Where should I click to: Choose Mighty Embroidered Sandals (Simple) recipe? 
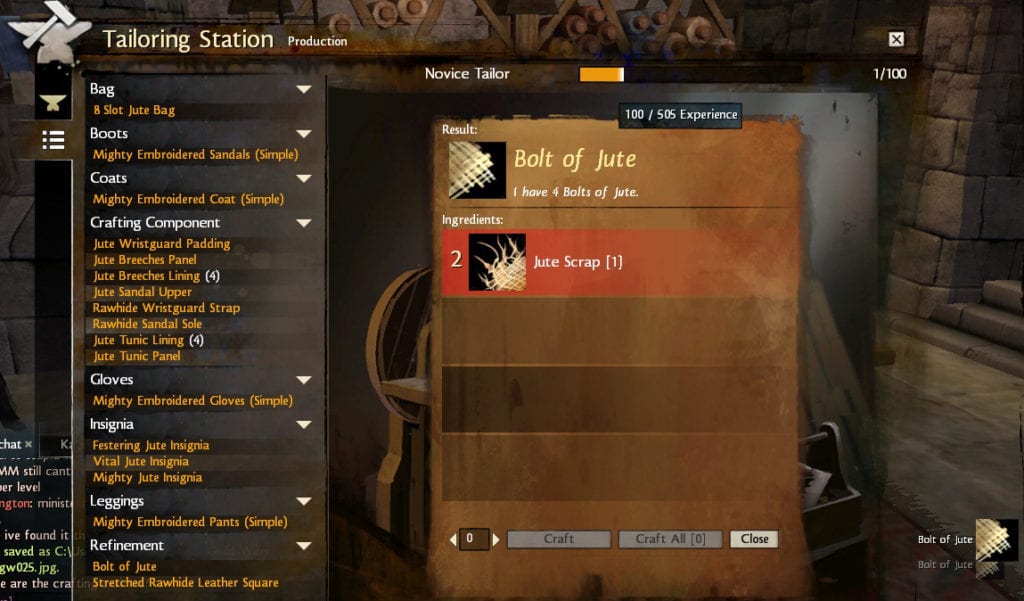pos(195,155)
